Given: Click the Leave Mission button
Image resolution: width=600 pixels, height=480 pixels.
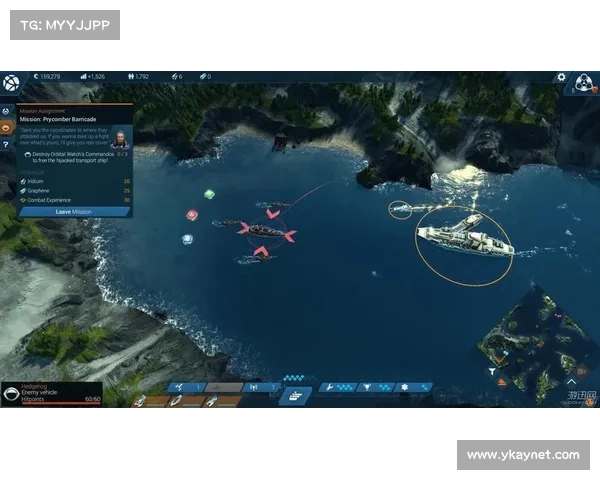Looking at the screenshot, I should click(74, 212).
